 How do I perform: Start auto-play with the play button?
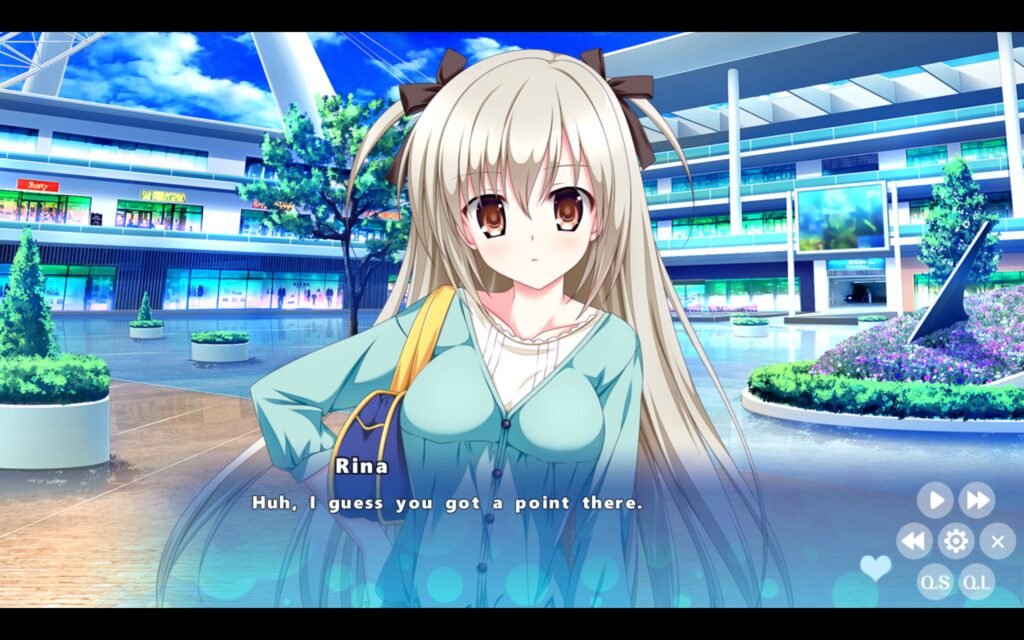[935, 499]
